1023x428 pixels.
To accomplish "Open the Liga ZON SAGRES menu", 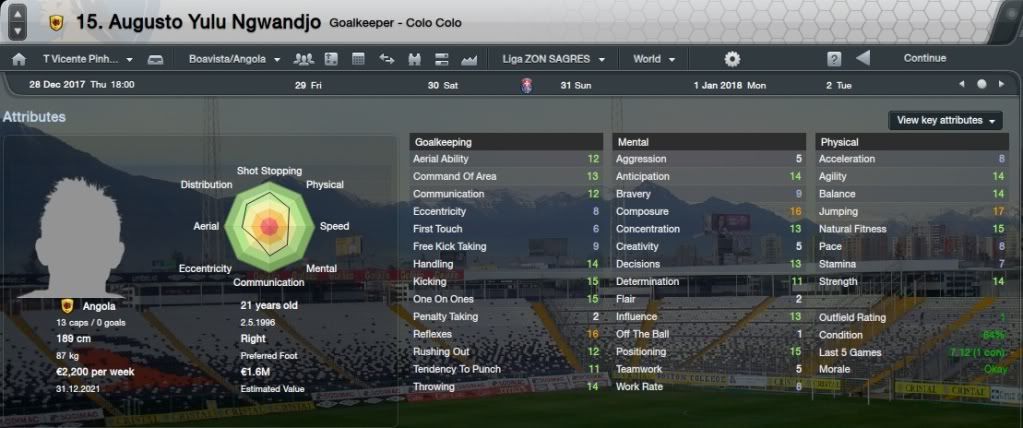I will [554, 59].
